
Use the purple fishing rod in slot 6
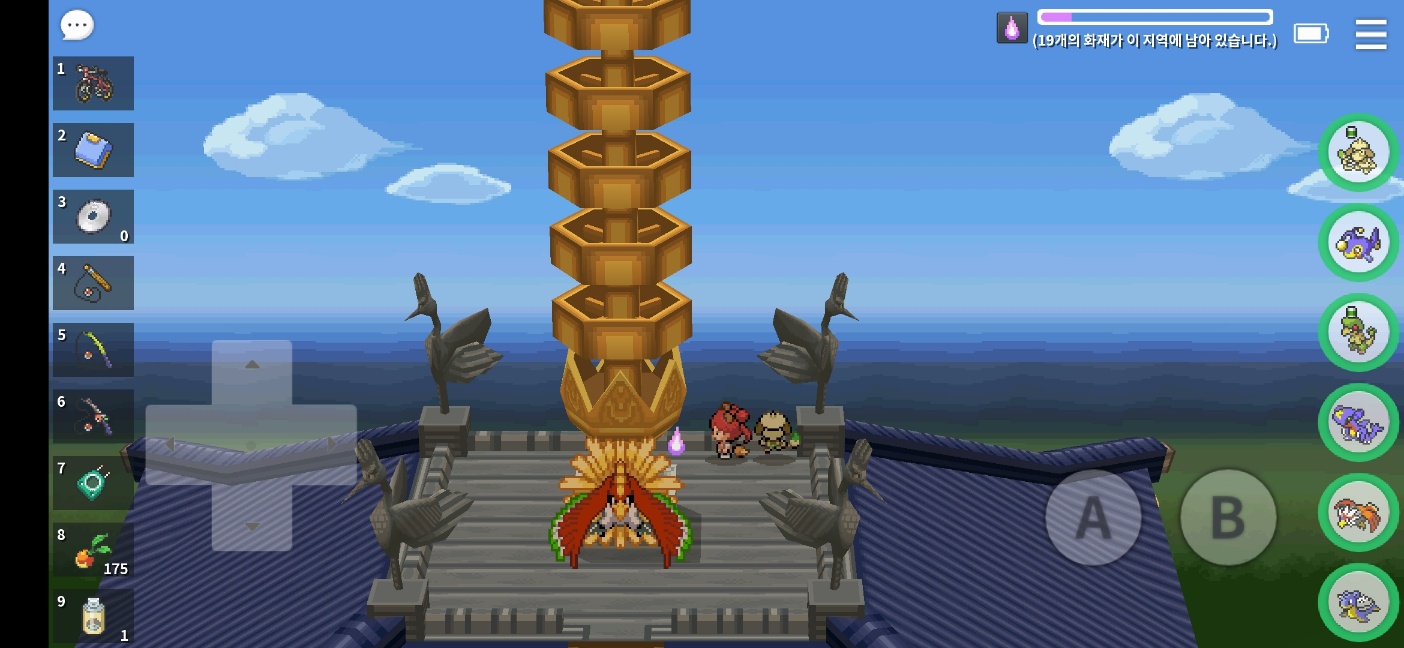coord(94,416)
